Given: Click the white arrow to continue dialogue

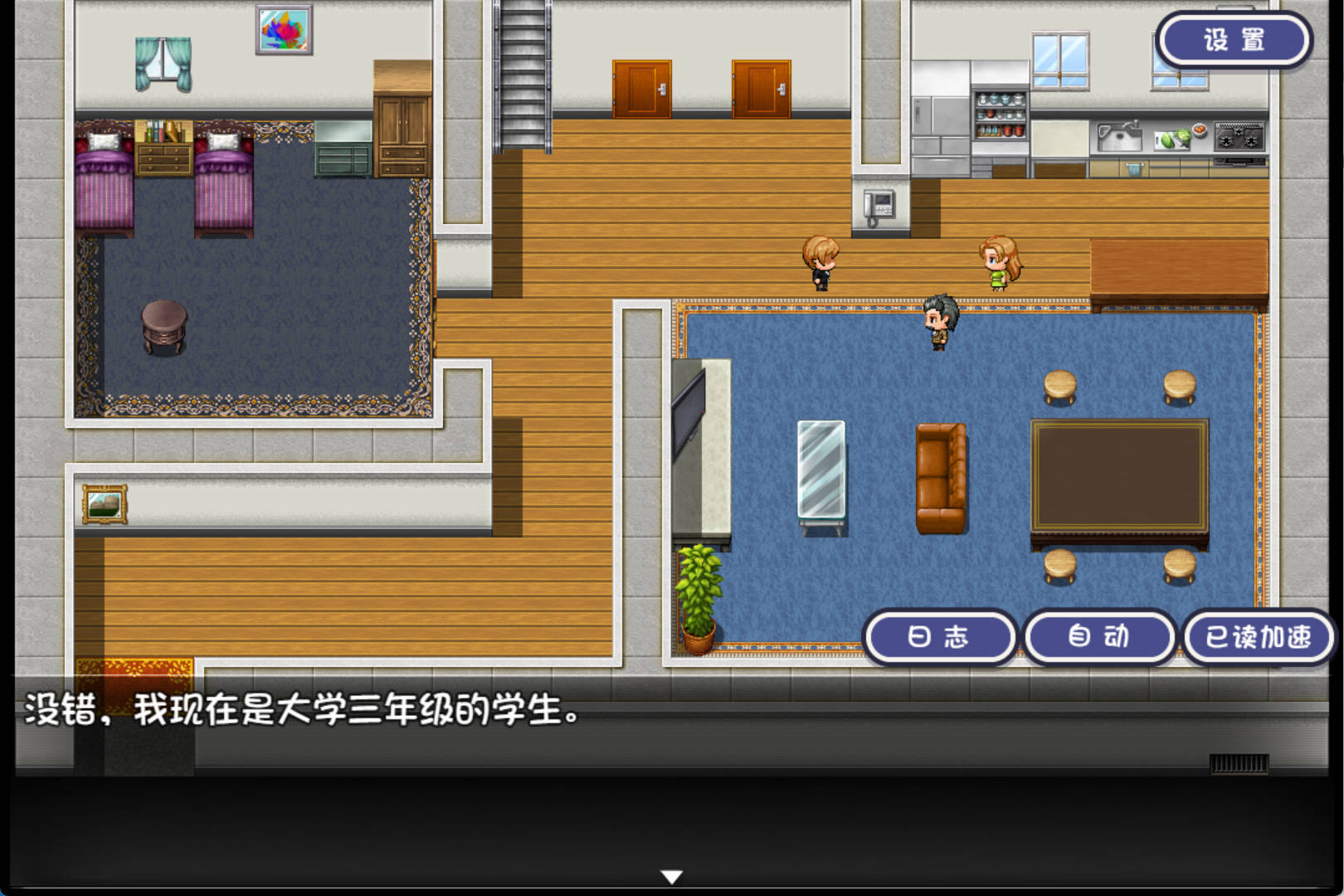Looking at the screenshot, I should click(671, 876).
